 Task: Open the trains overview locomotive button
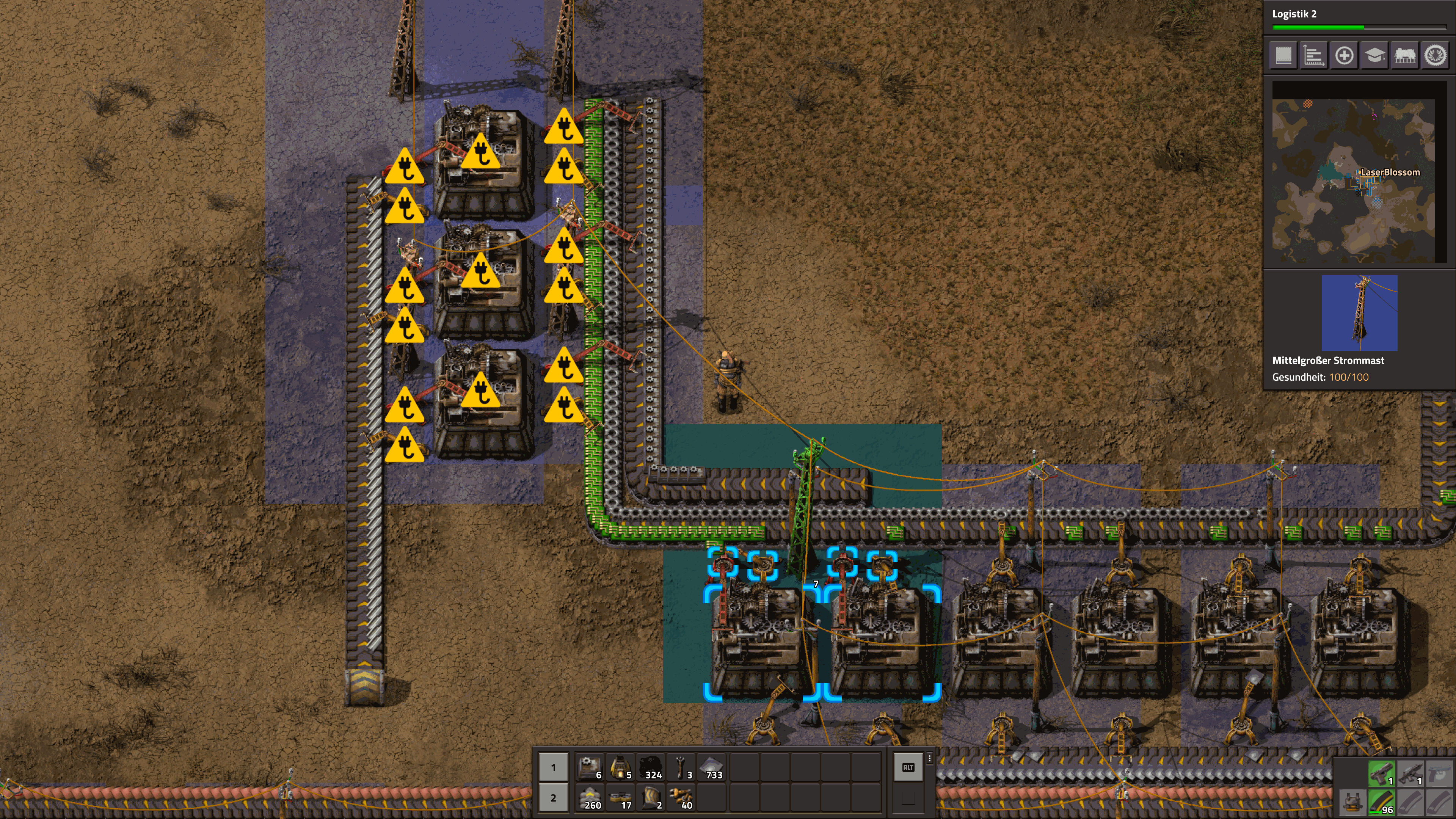pyautogui.click(x=1405, y=55)
